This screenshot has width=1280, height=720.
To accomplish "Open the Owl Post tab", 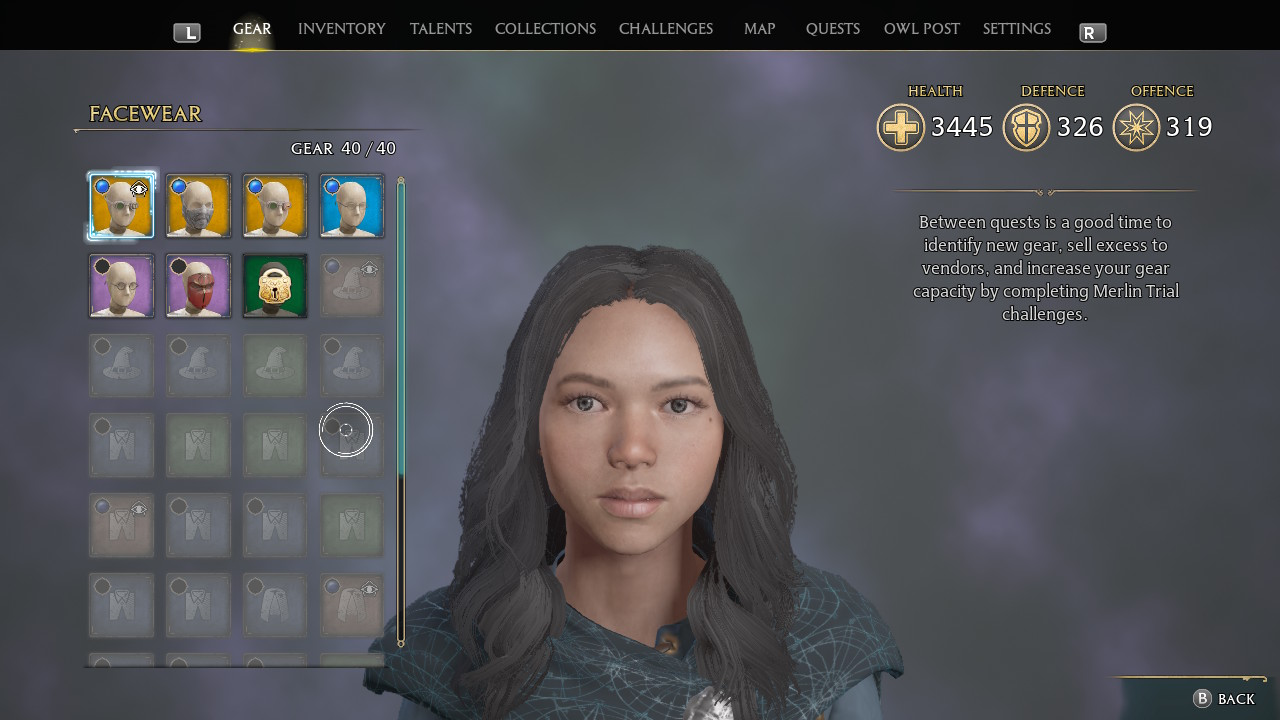I will [x=921, y=29].
